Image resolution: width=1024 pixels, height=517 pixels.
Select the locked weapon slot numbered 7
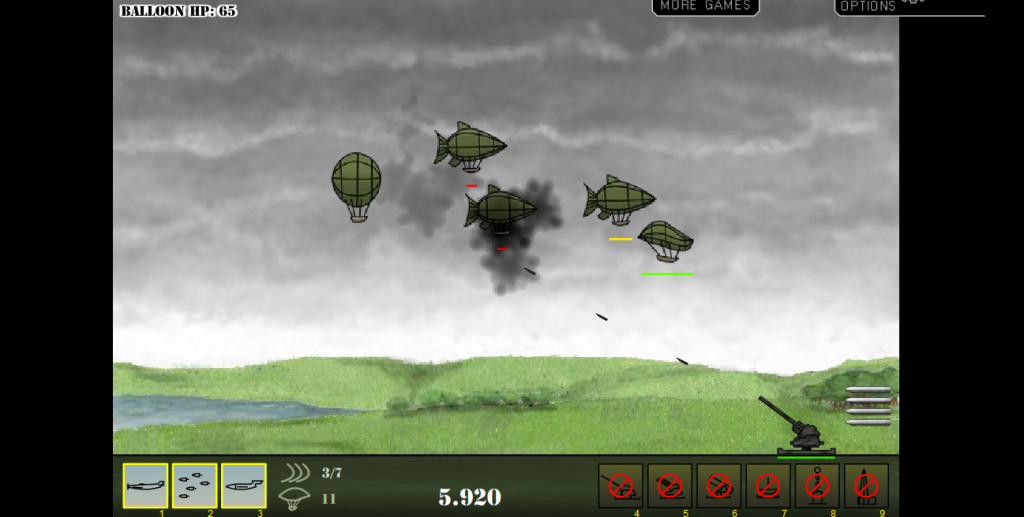(x=767, y=485)
